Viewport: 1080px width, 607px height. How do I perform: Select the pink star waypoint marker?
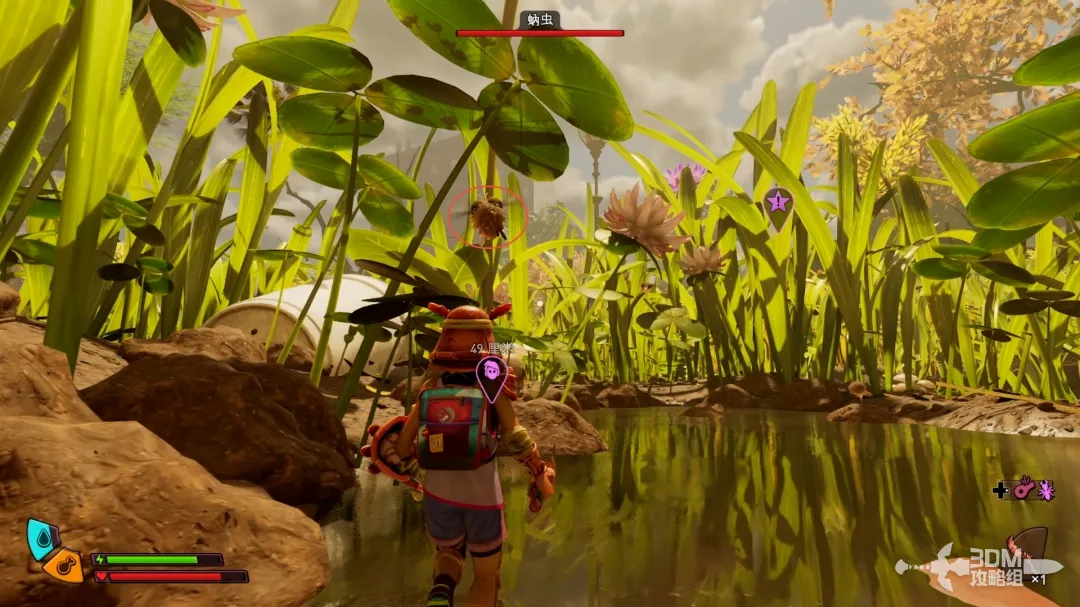[x=777, y=203]
